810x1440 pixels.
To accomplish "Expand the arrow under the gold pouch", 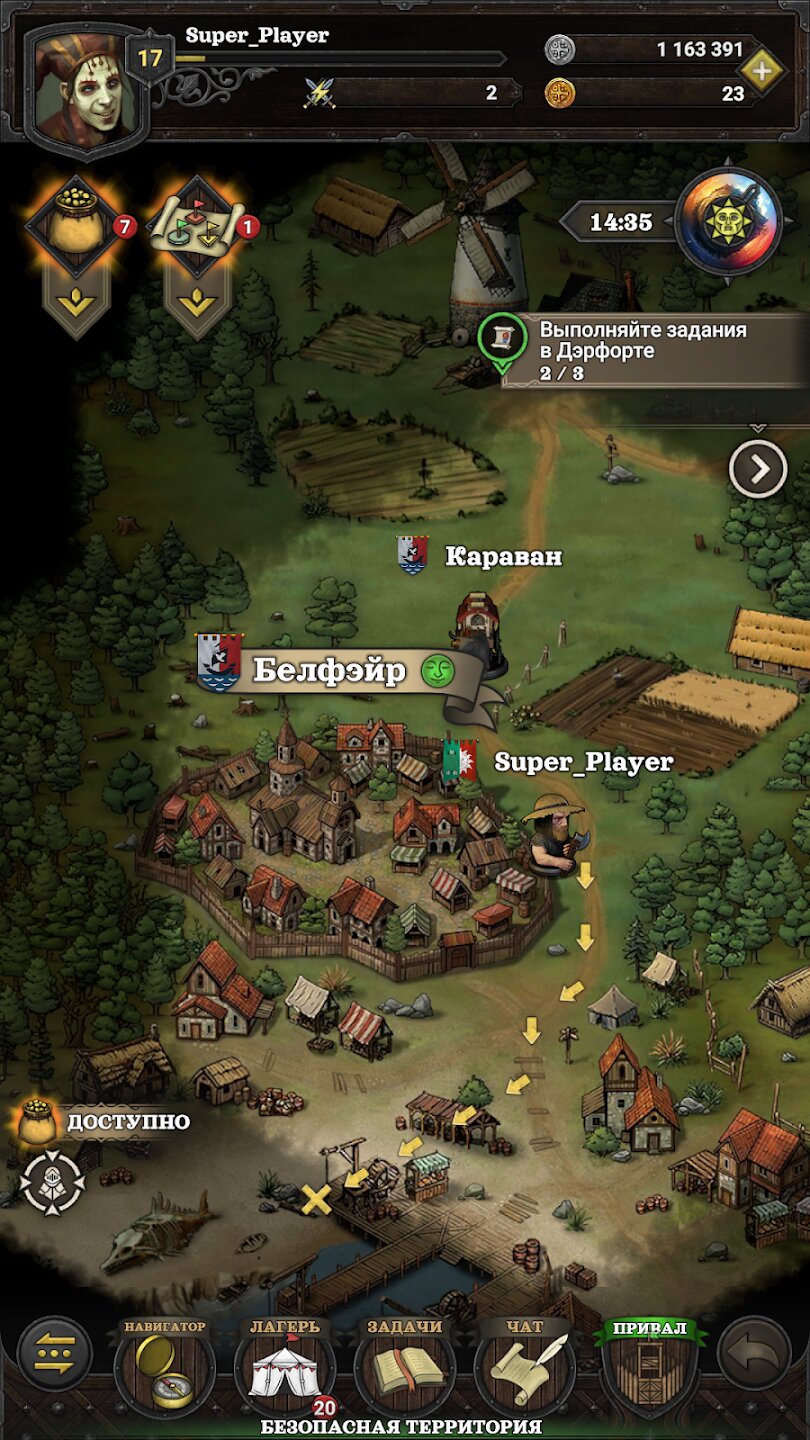I will (x=77, y=301).
